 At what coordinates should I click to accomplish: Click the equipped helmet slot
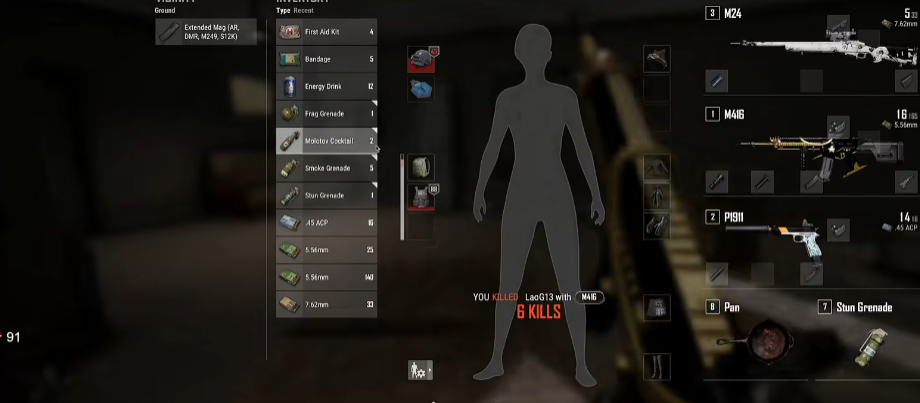click(x=421, y=58)
